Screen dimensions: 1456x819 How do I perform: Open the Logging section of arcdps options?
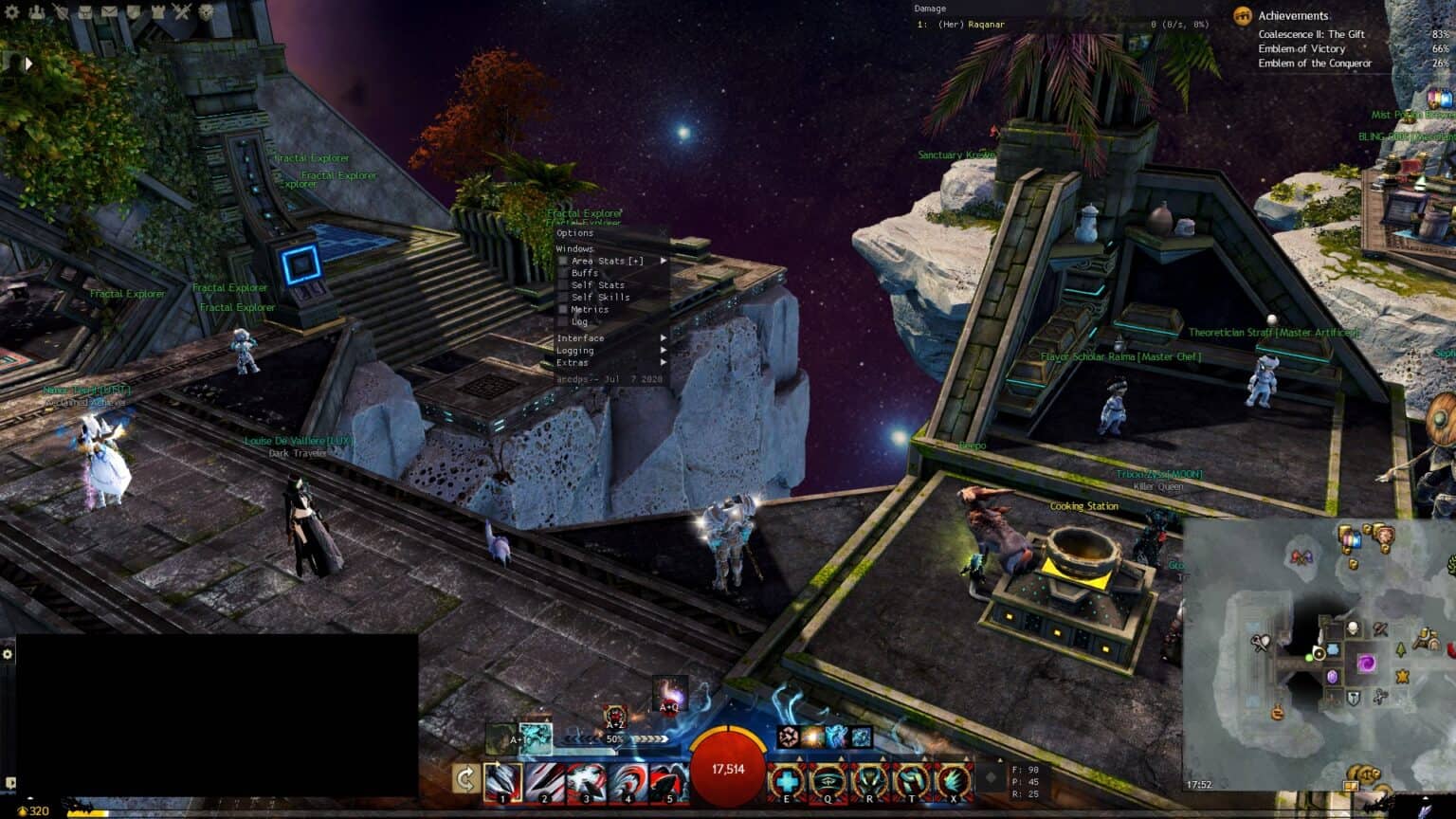(x=576, y=350)
